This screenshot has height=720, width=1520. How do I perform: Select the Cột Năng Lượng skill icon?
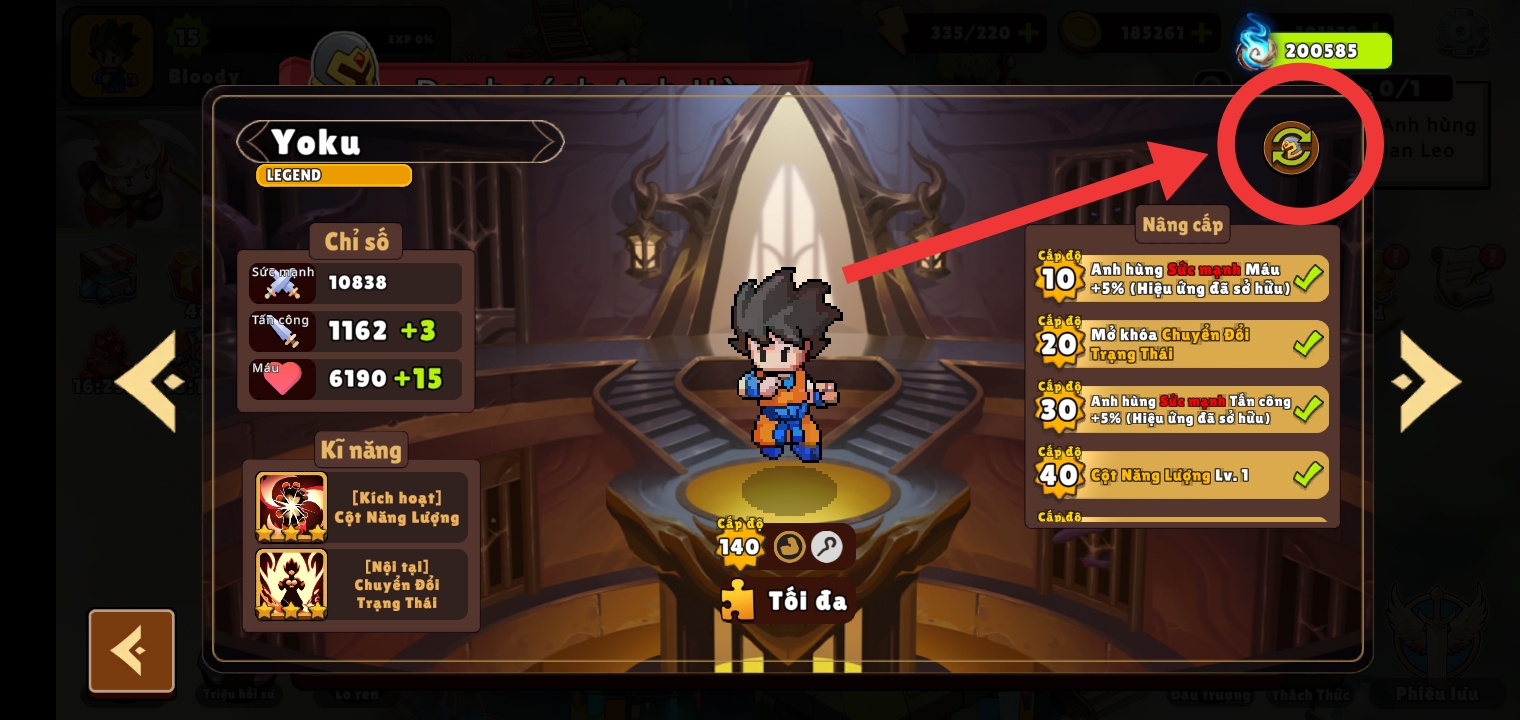pyautogui.click(x=291, y=507)
